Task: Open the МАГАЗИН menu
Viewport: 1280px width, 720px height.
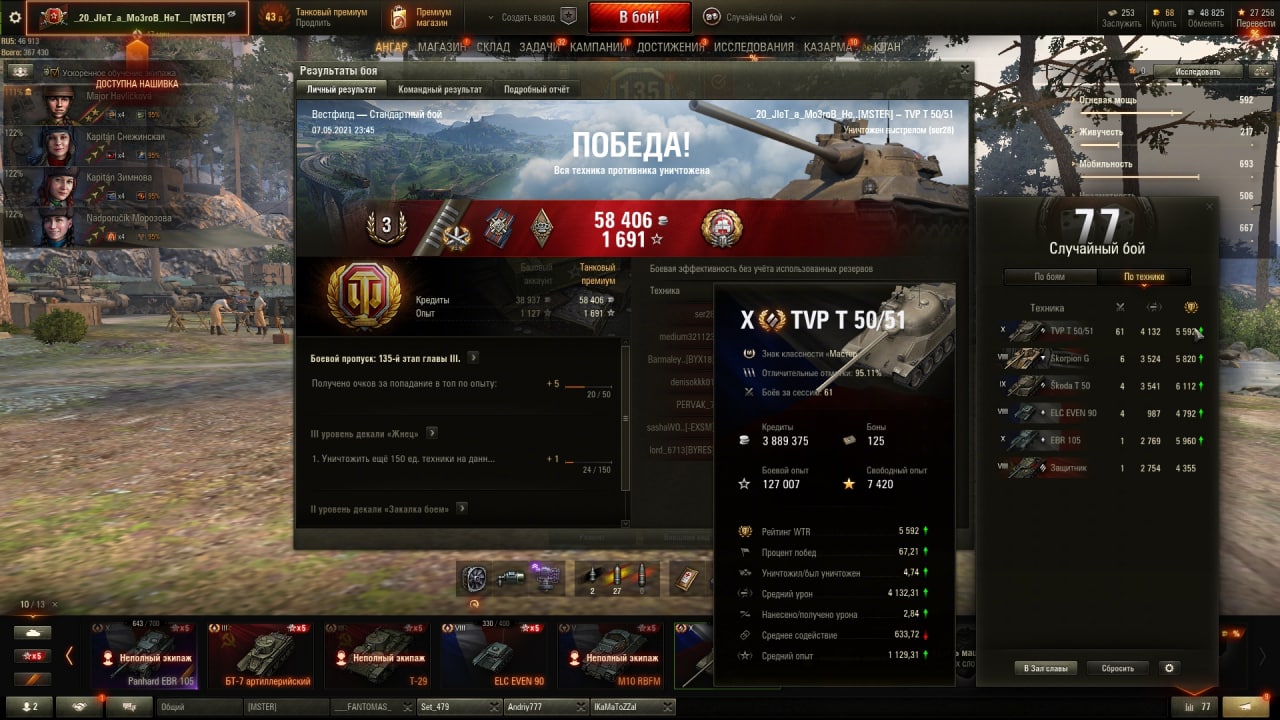Action: click(x=441, y=47)
